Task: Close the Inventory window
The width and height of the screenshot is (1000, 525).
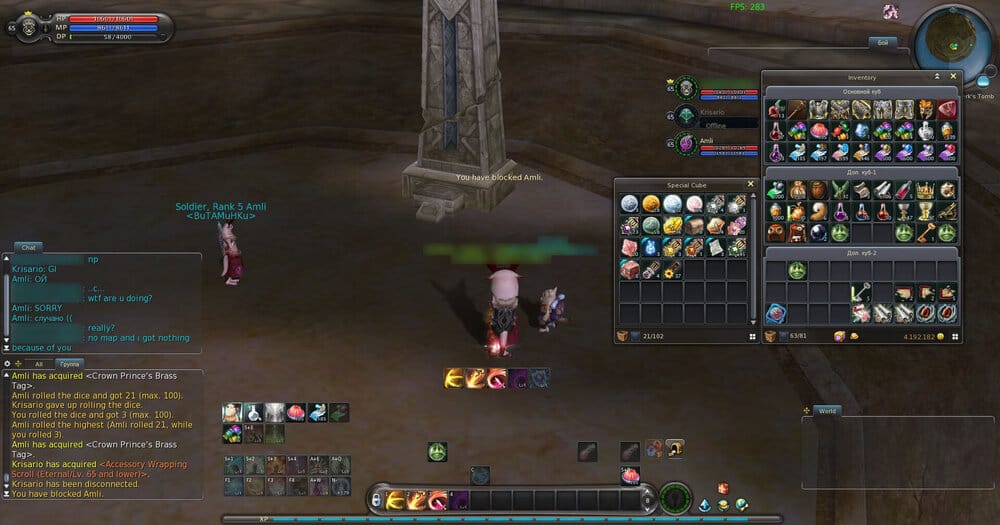Action: pos(953,76)
